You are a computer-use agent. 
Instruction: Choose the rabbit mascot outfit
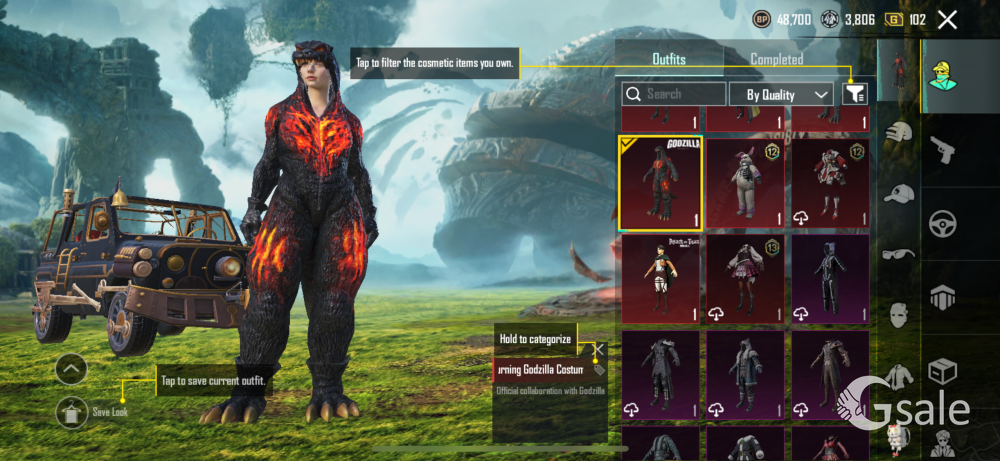click(x=745, y=183)
